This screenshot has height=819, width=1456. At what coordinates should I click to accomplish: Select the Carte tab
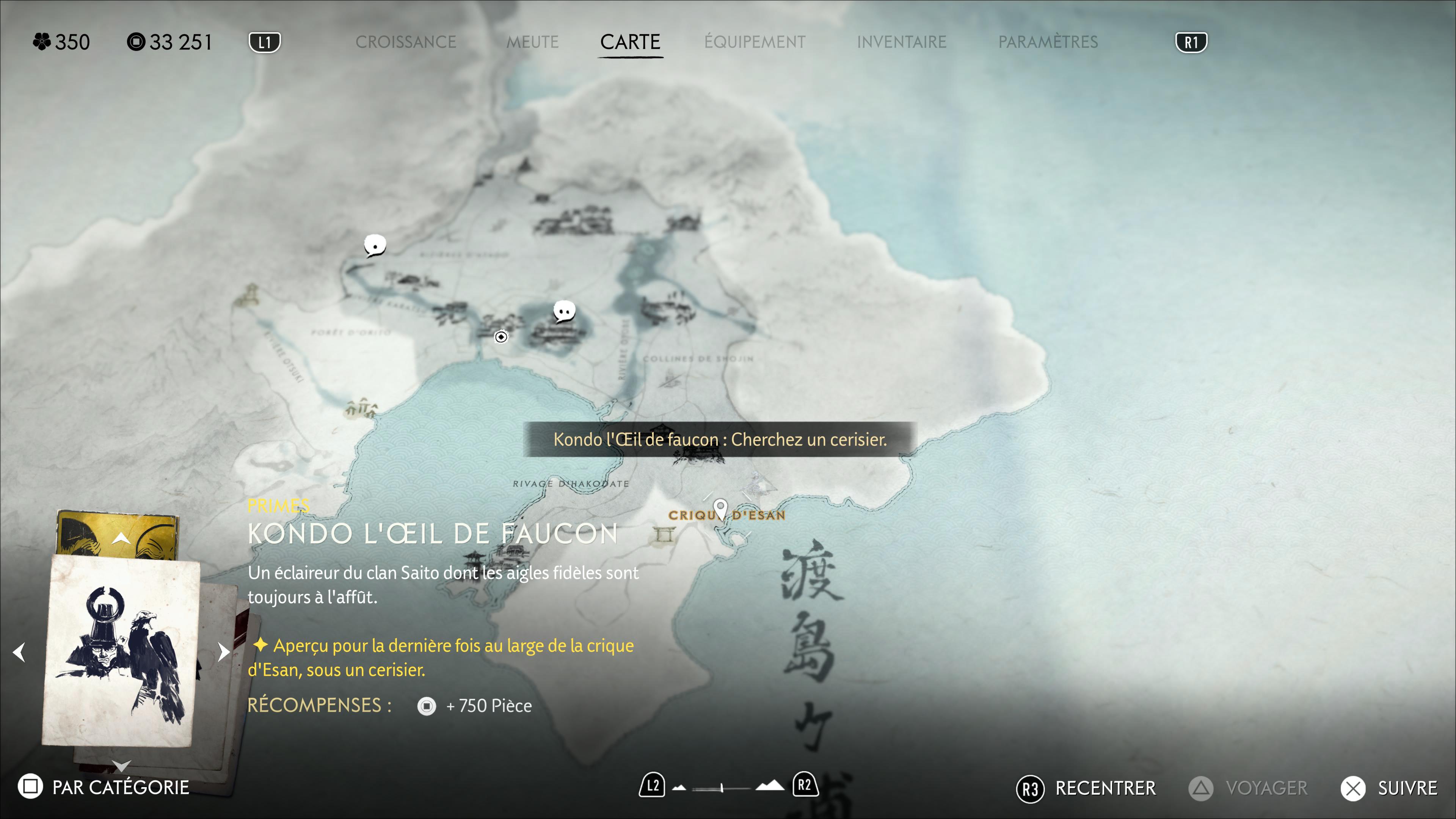point(630,42)
